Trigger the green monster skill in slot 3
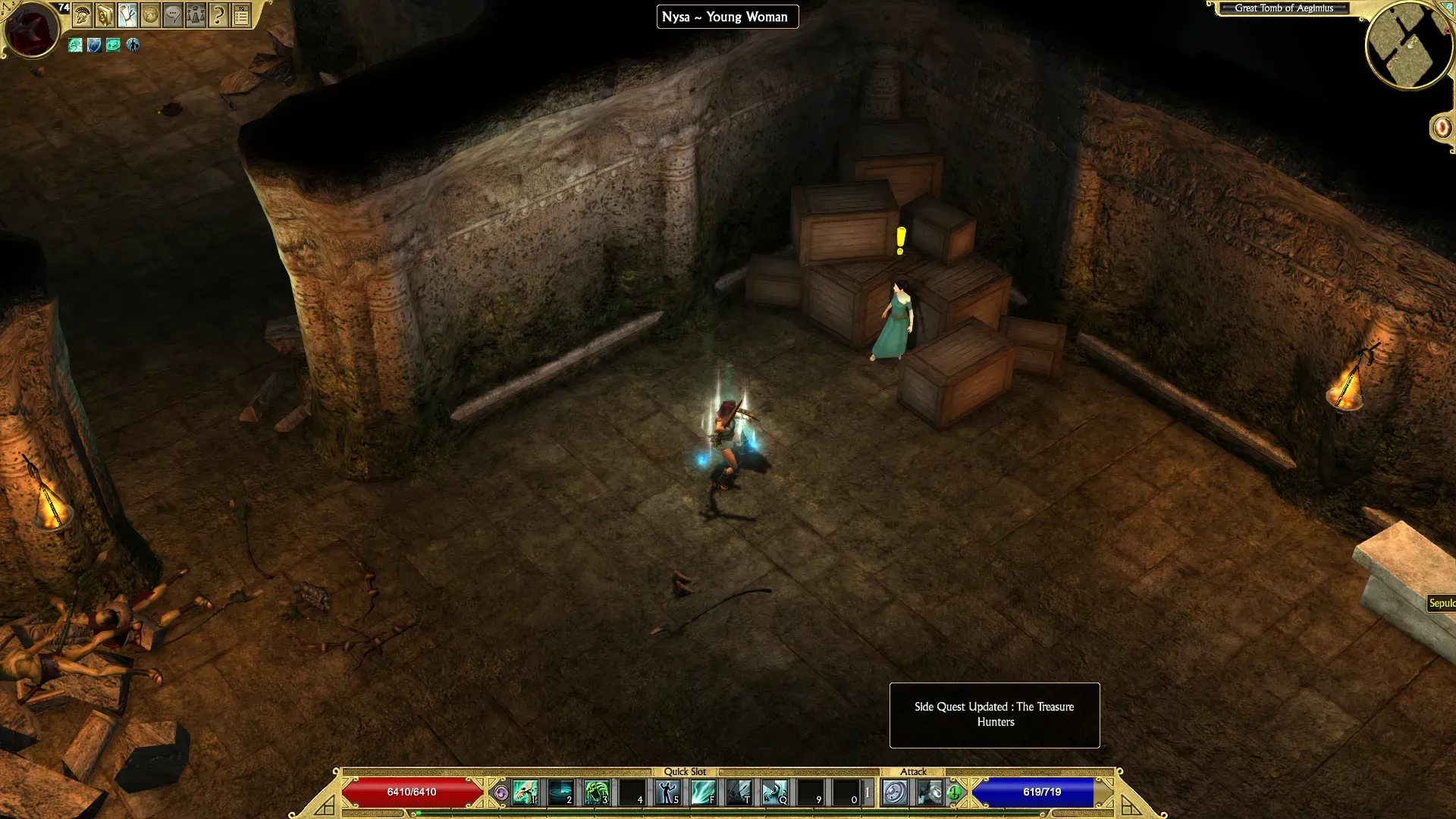The image size is (1456, 819). 596,792
